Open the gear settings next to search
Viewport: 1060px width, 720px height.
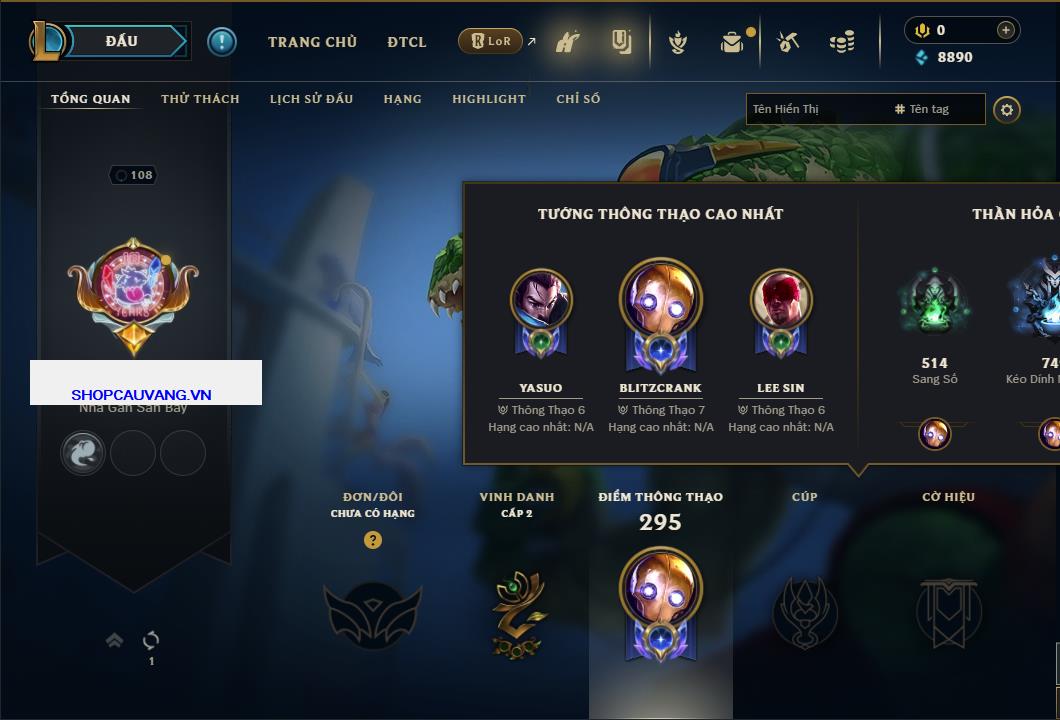[x=1007, y=109]
